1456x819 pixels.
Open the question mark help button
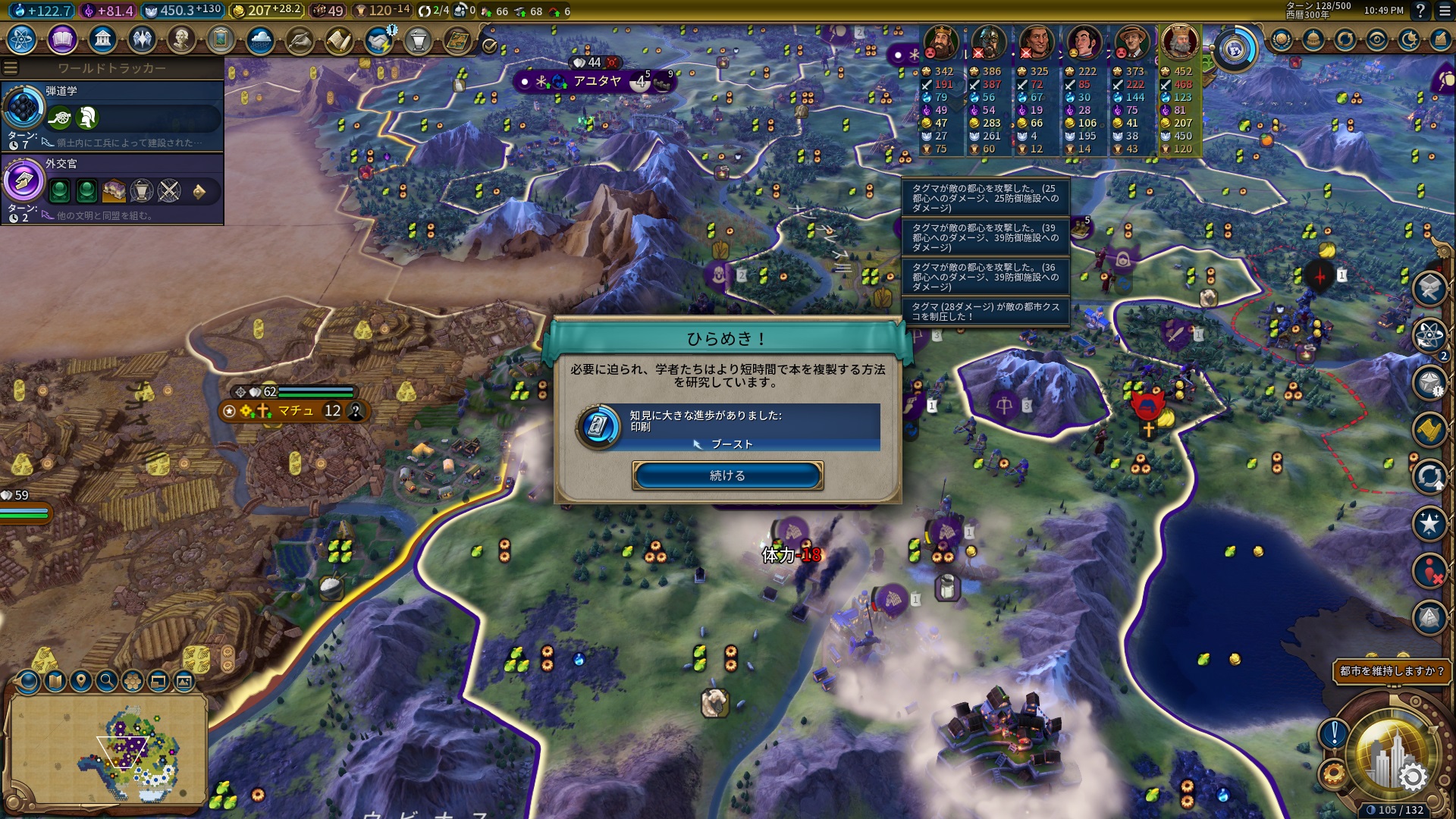[x=1420, y=11]
